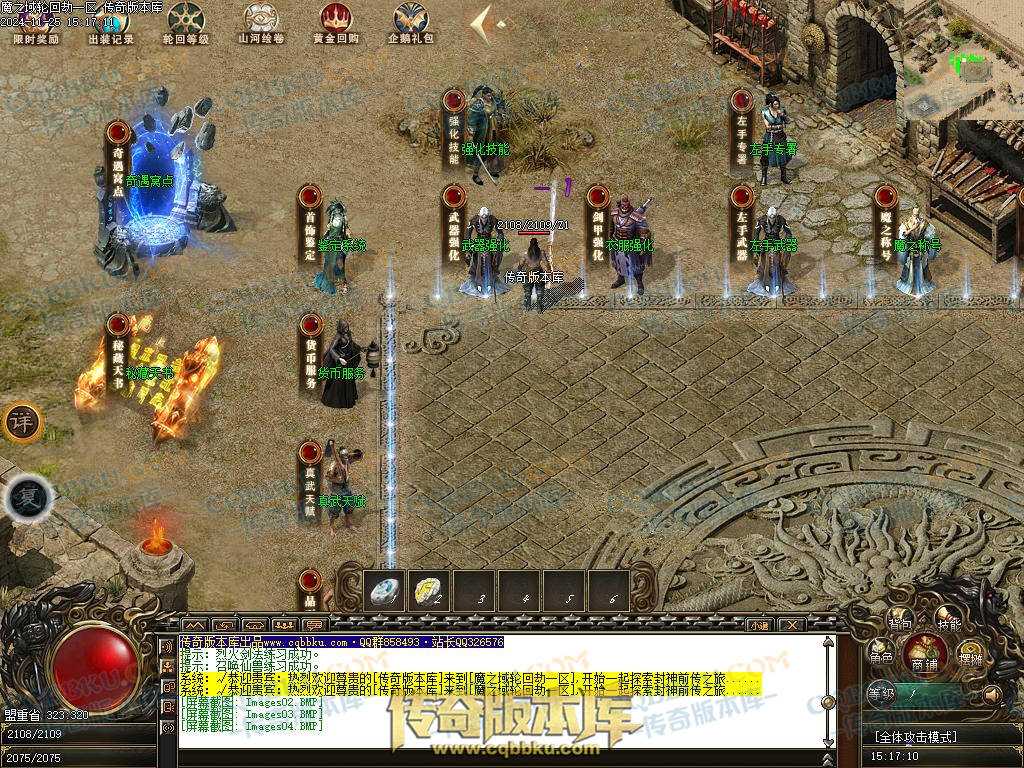The height and width of the screenshot is (768, 1024).
Task: Toggle the sound speaker icon
Action: point(993,694)
